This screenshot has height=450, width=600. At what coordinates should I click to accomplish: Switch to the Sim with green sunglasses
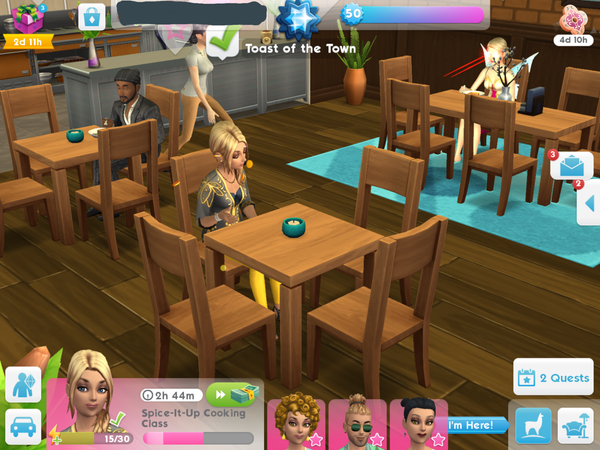(x=357, y=423)
